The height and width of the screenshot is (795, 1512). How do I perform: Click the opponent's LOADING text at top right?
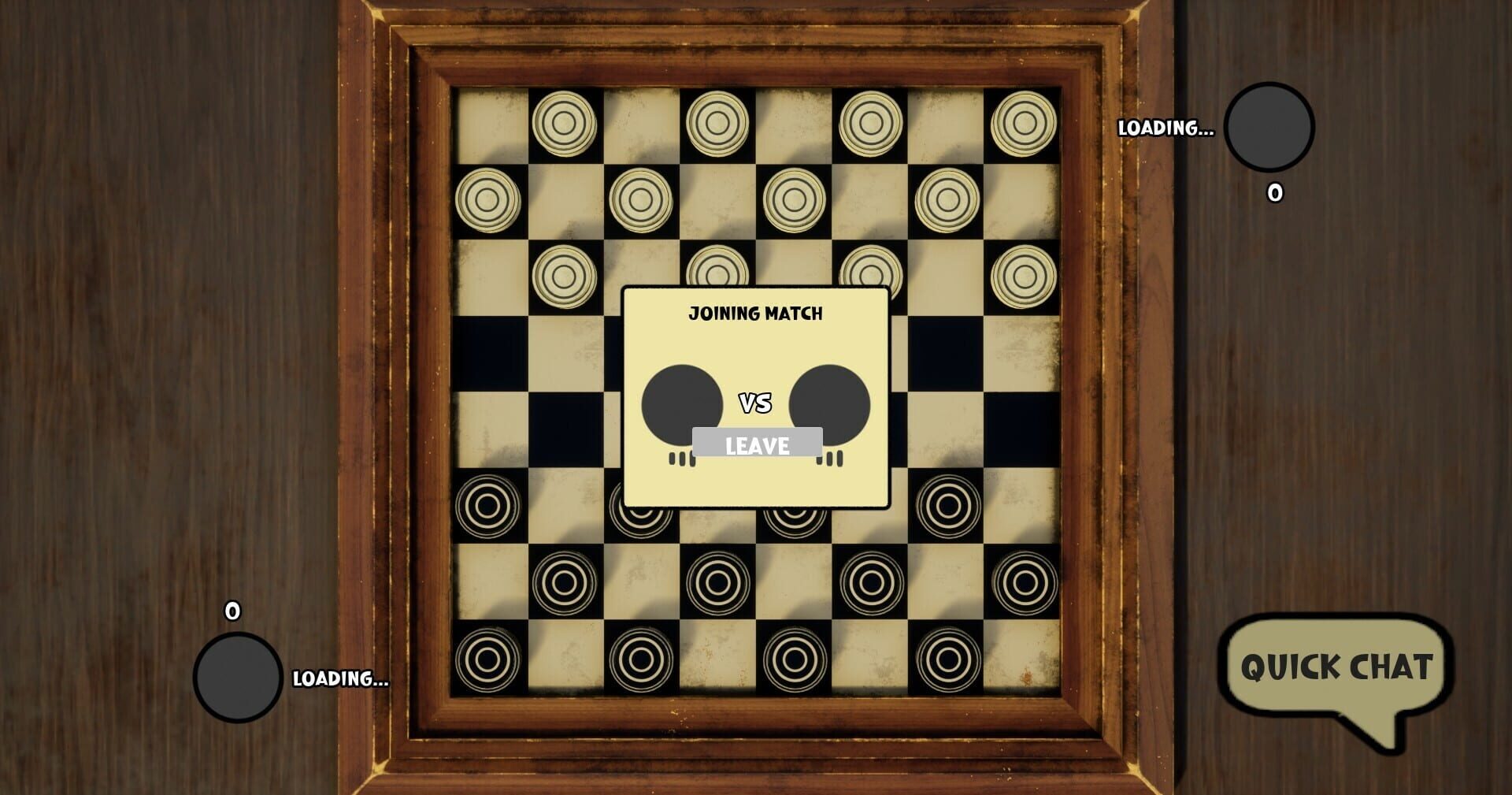tap(1165, 126)
